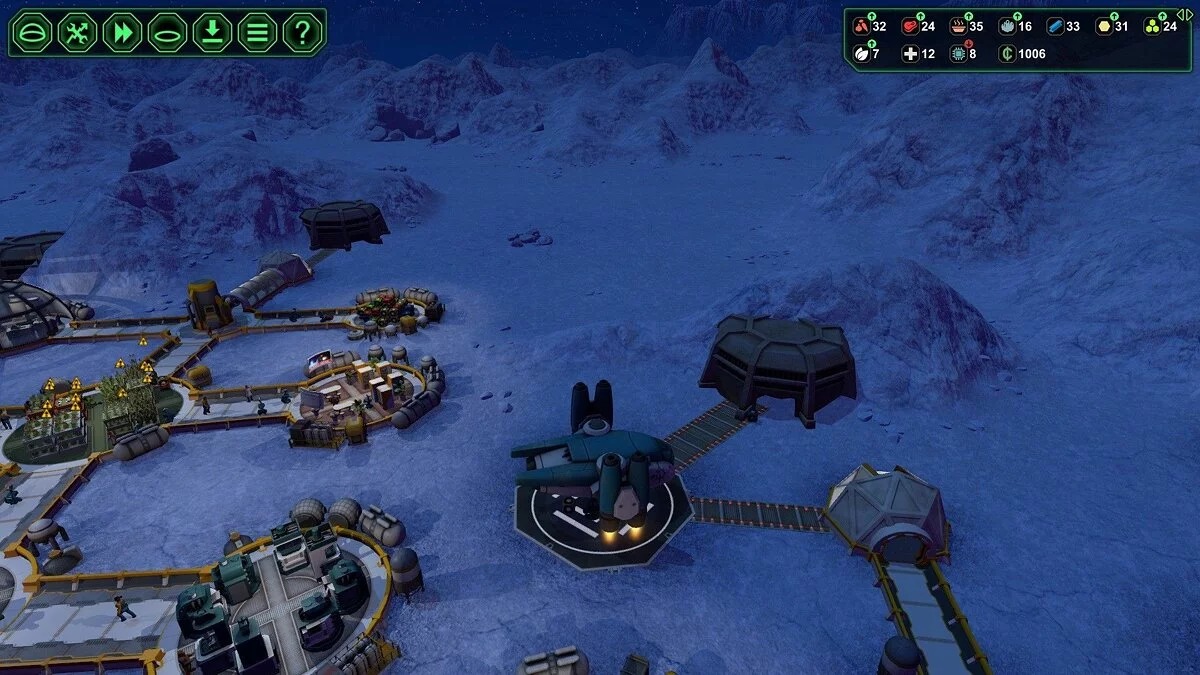
Task: Click the downward arrow toolbar button
Action: click(212, 33)
